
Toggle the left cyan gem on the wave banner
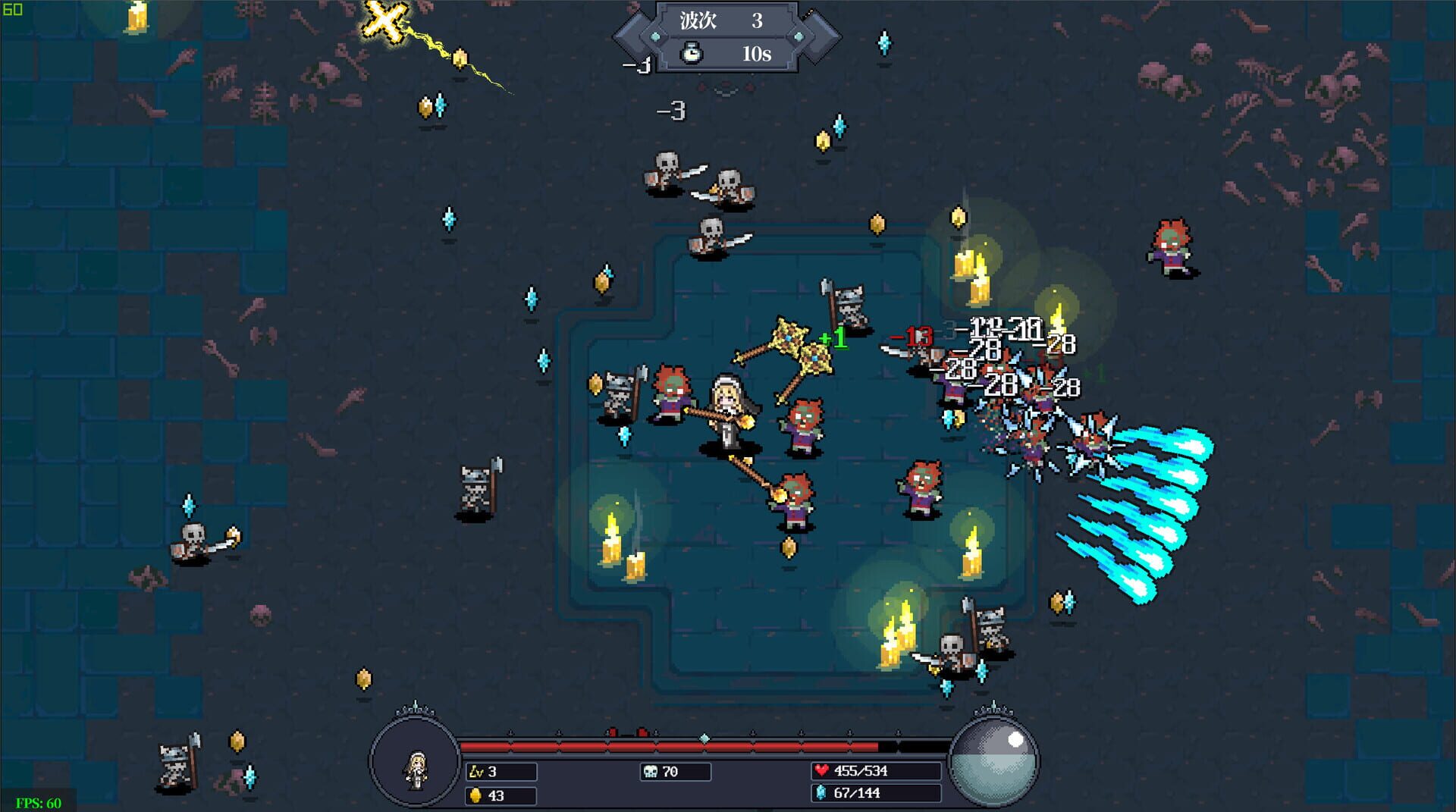(654, 36)
